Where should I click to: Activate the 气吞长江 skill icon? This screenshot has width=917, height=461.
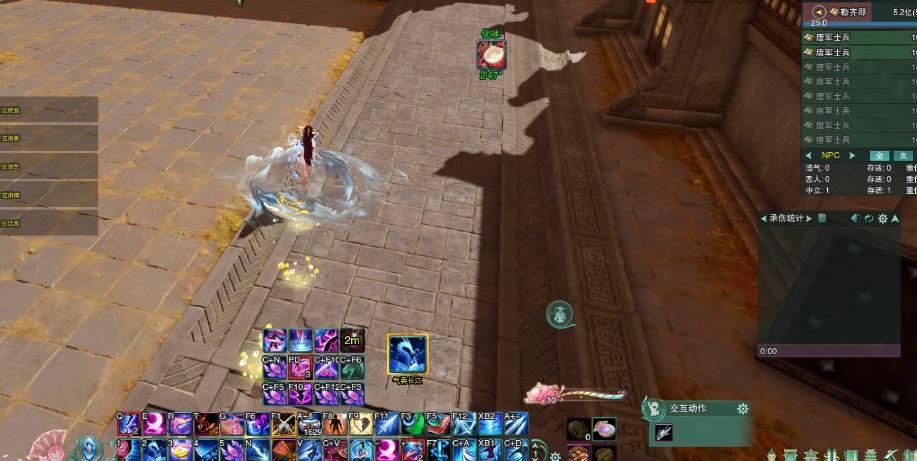coord(408,352)
